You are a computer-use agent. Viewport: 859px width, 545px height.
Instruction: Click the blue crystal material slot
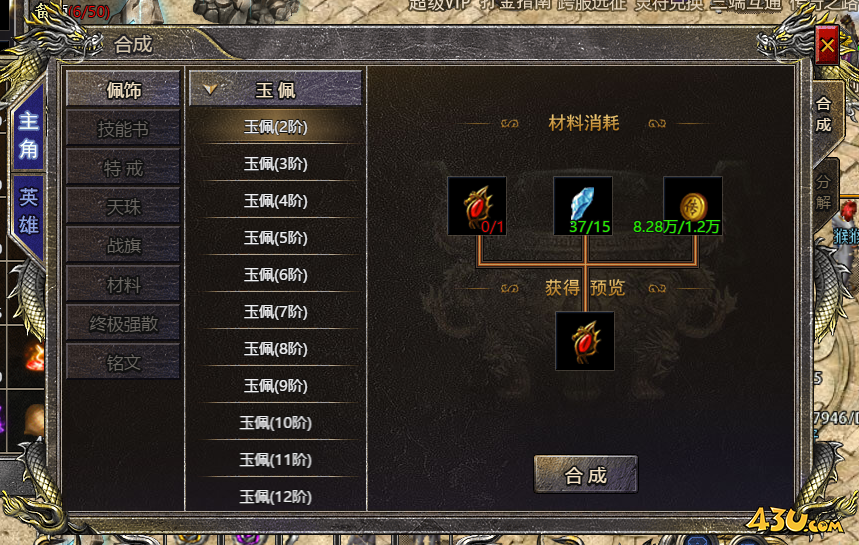(x=583, y=205)
